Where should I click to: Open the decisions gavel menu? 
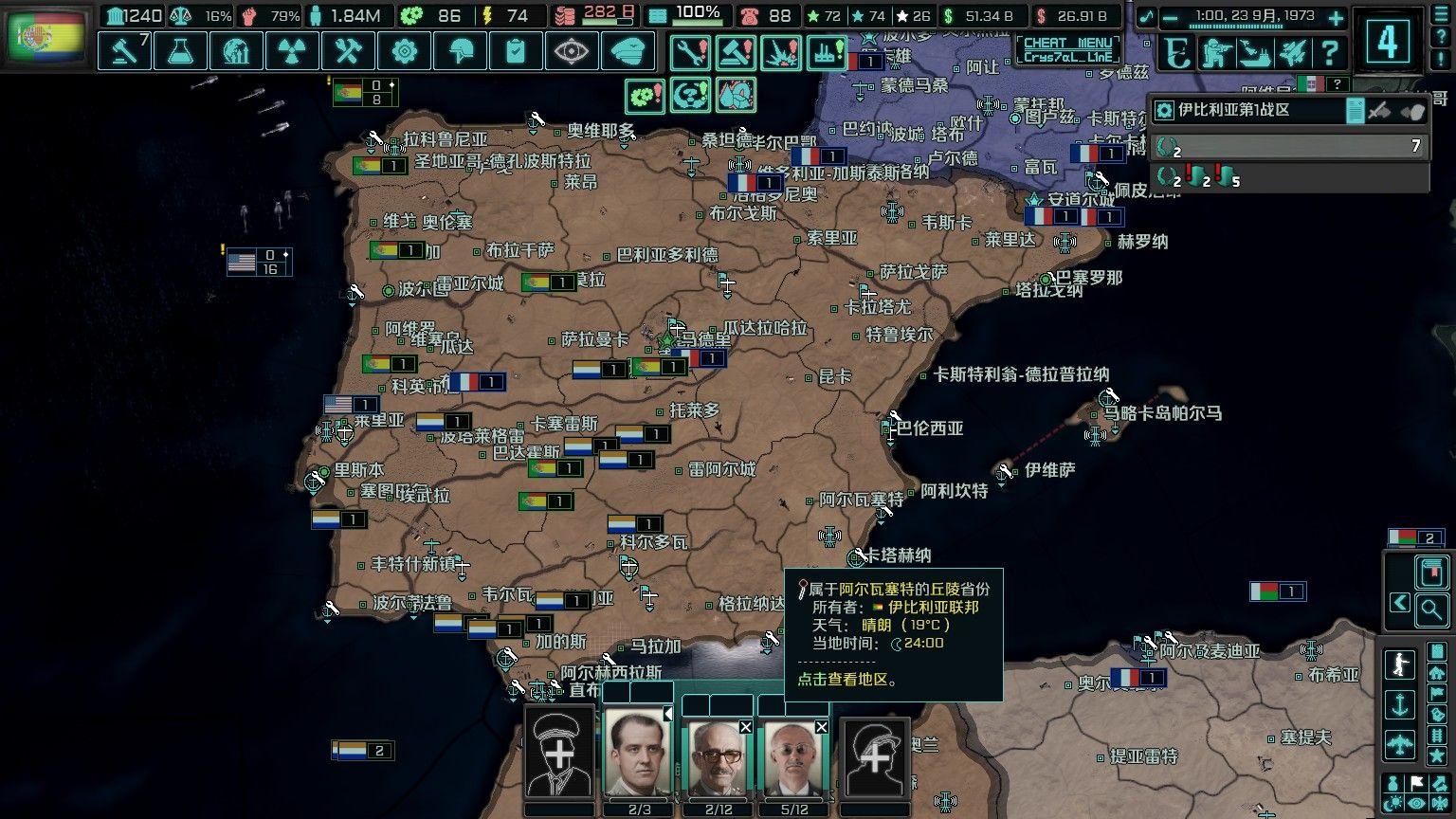click(124, 50)
